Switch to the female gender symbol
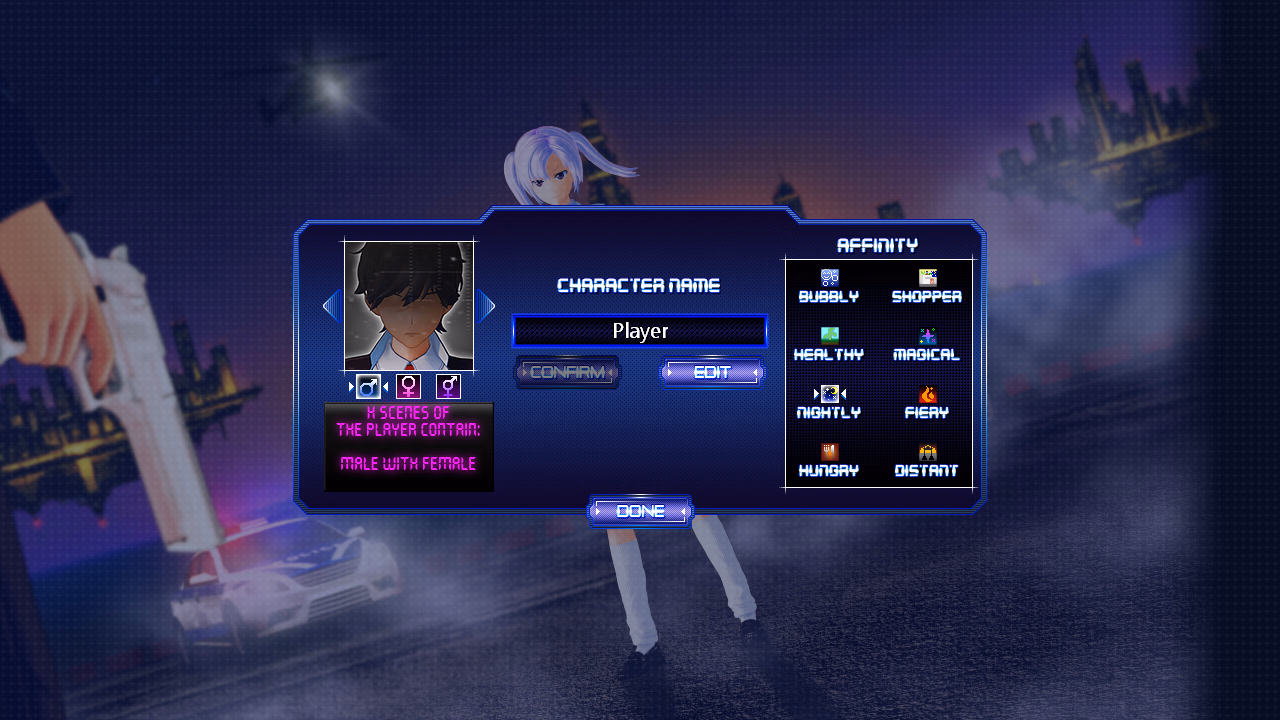This screenshot has width=1280, height=720. pyautogui.click(x=408, y=385)
